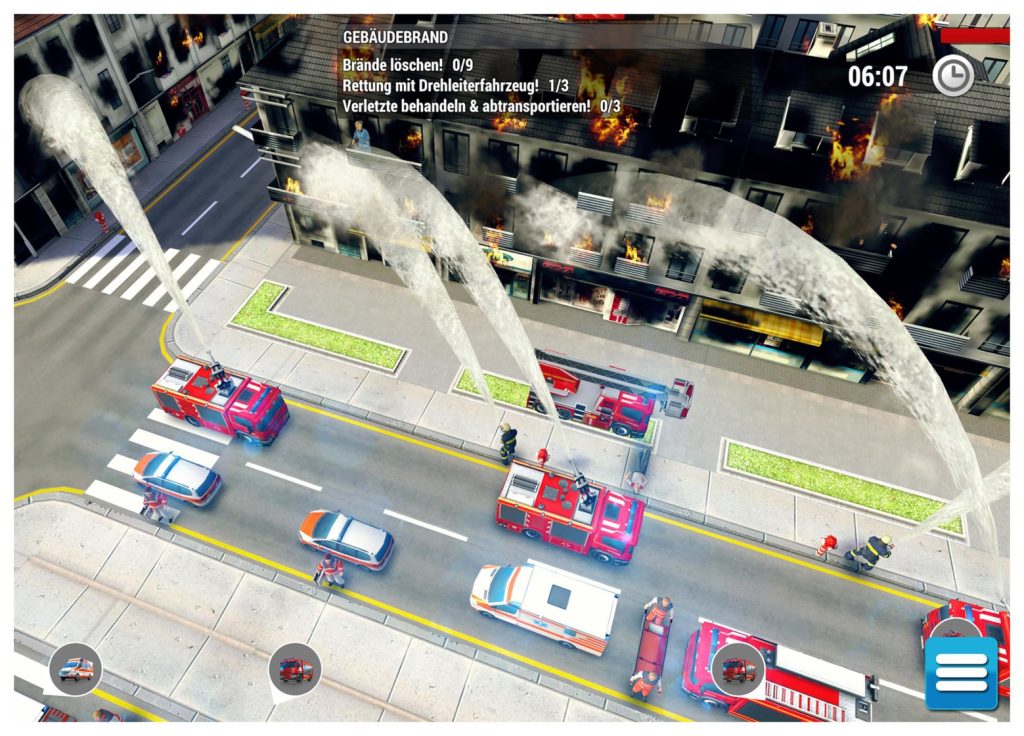Open the blue hamburger menu button
The width and height of the screenshot is (1024, 736).
tap(961, 674)
